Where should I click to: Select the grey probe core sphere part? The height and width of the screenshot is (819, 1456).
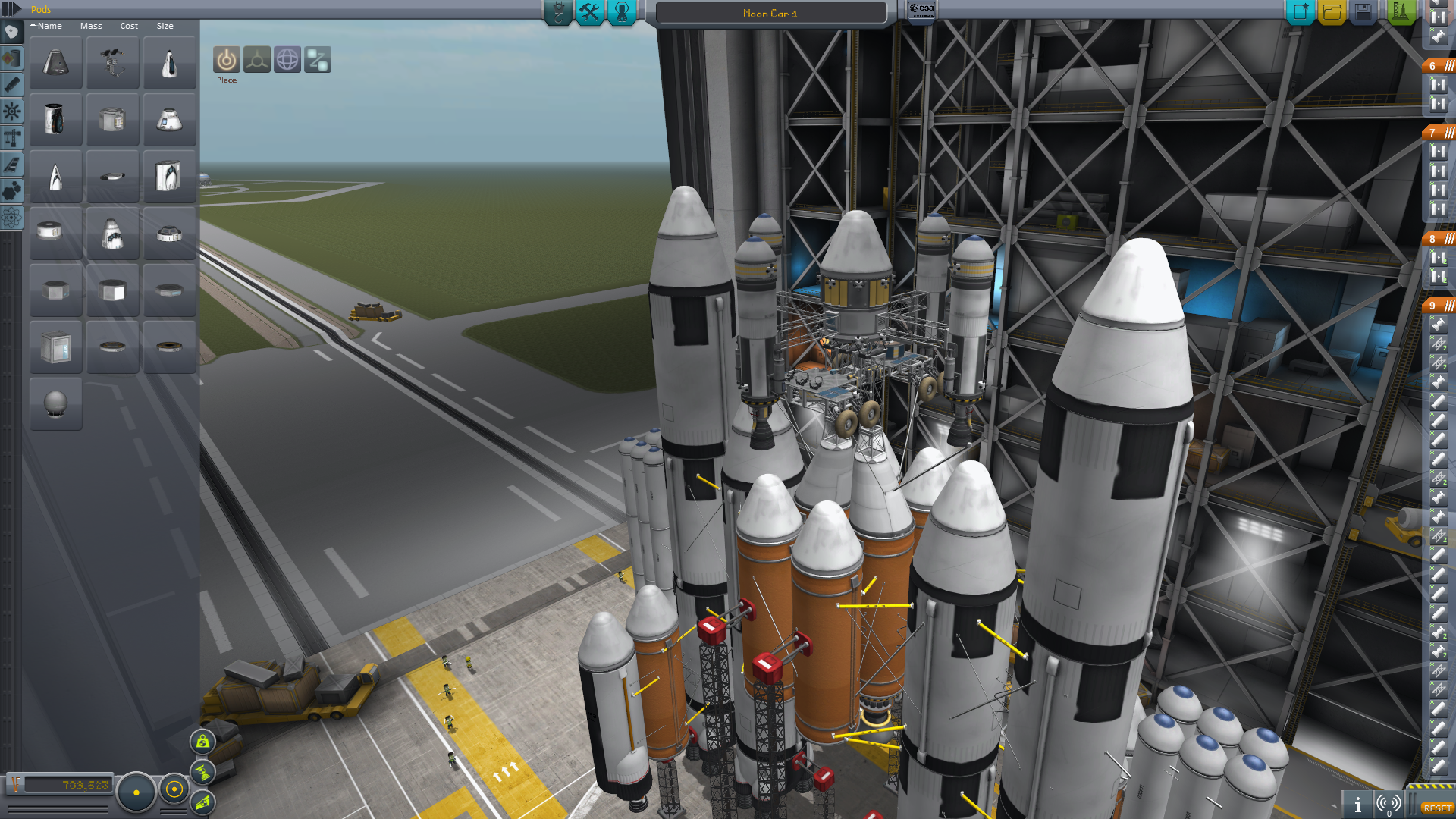point(56,403)
